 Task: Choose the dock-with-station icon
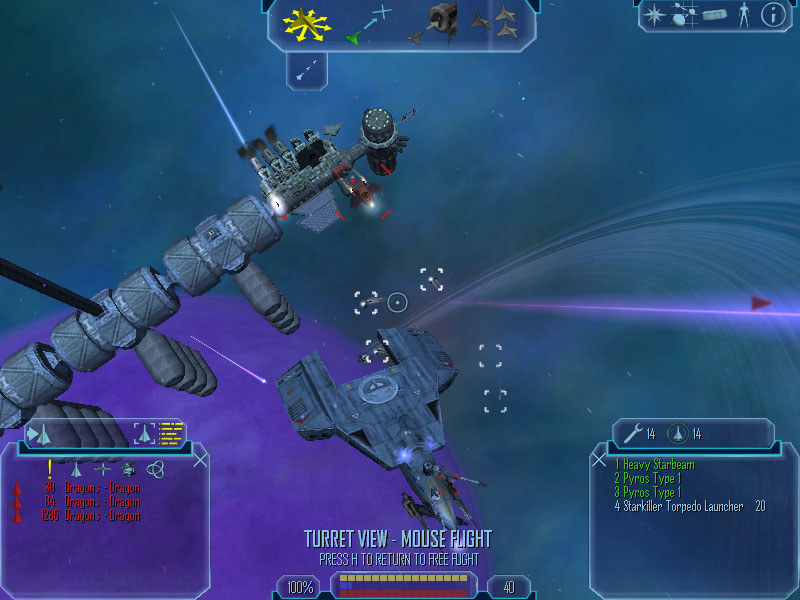point(438,22)
